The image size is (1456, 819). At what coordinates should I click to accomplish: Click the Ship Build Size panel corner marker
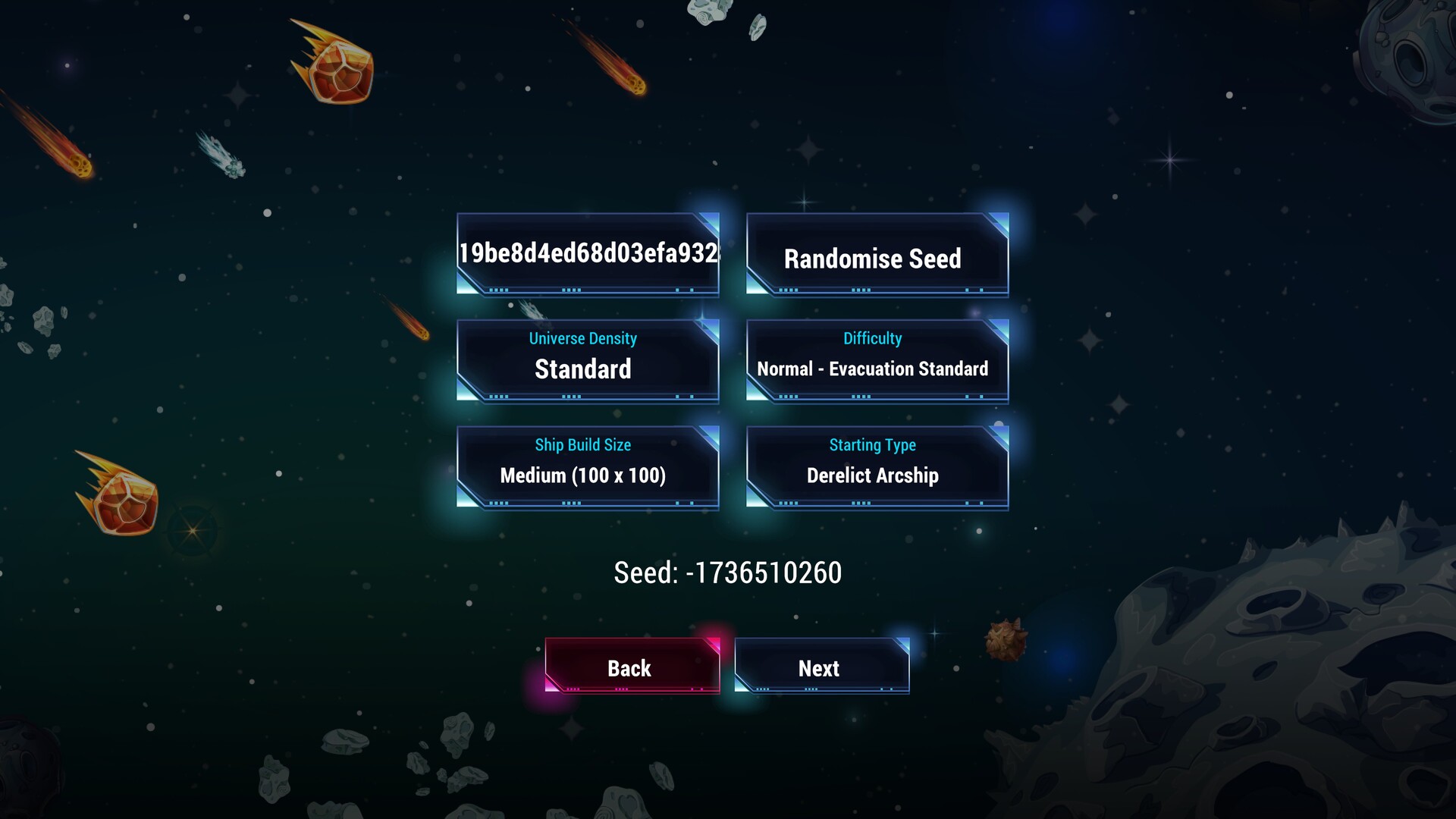pyautogui.click(x=710, y=435)
